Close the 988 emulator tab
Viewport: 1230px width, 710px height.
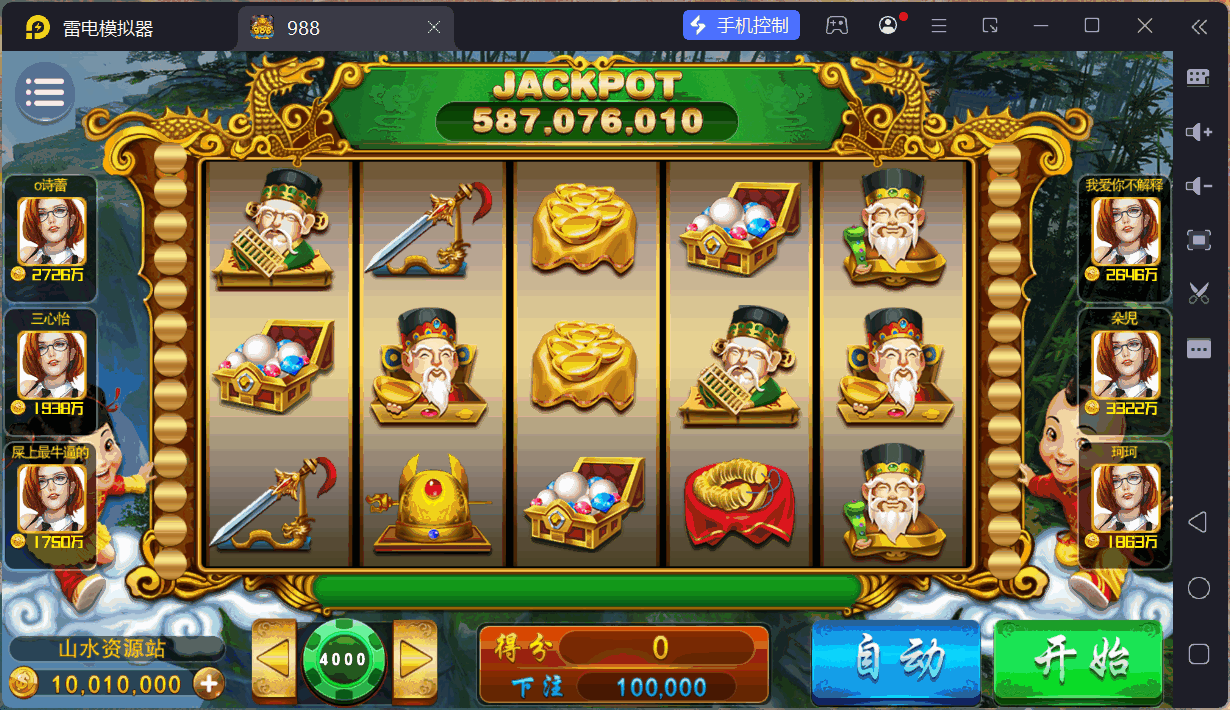[x=434, y=28]
